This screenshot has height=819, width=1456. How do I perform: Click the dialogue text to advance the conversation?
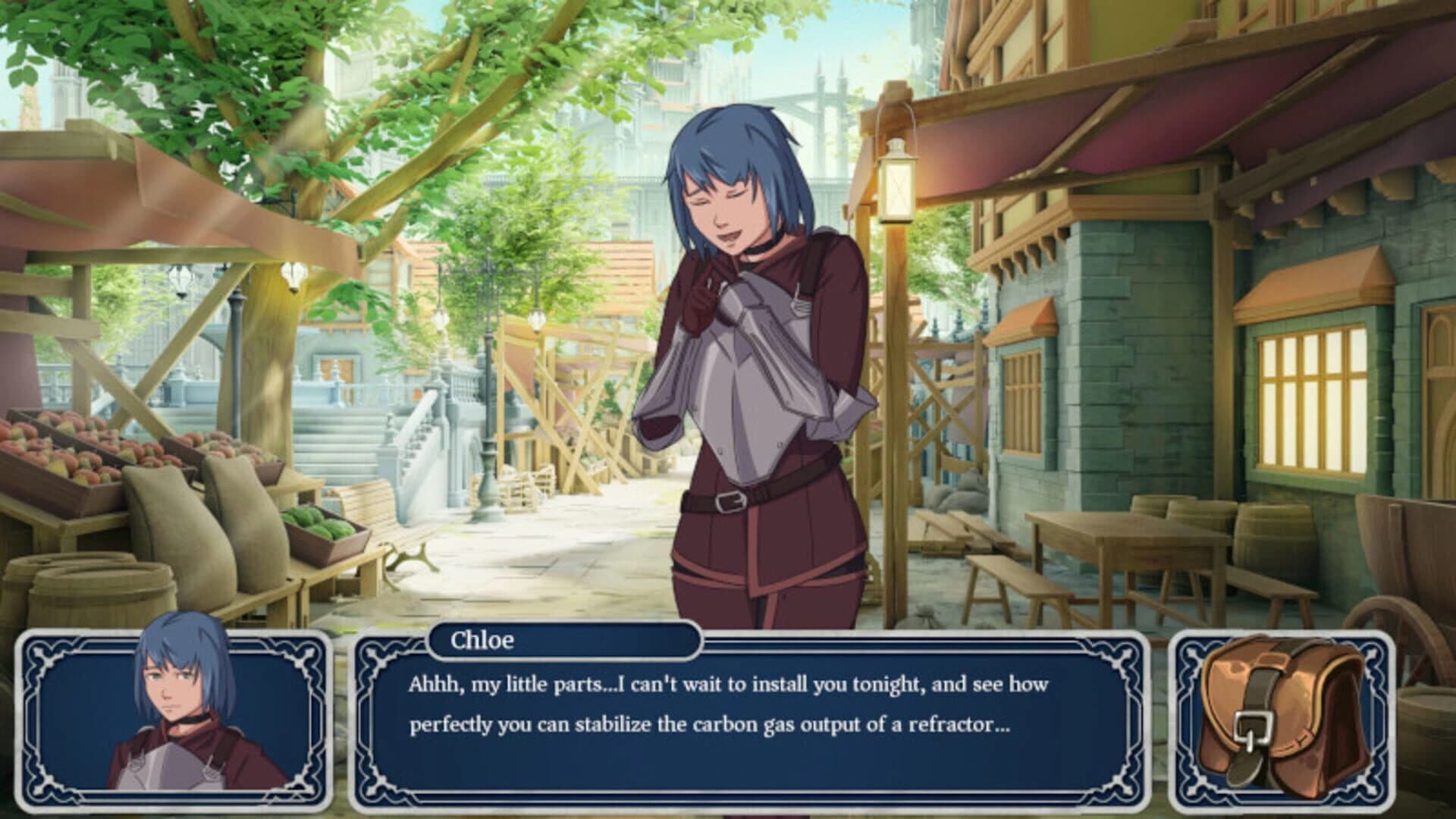(x=728, y=705)
